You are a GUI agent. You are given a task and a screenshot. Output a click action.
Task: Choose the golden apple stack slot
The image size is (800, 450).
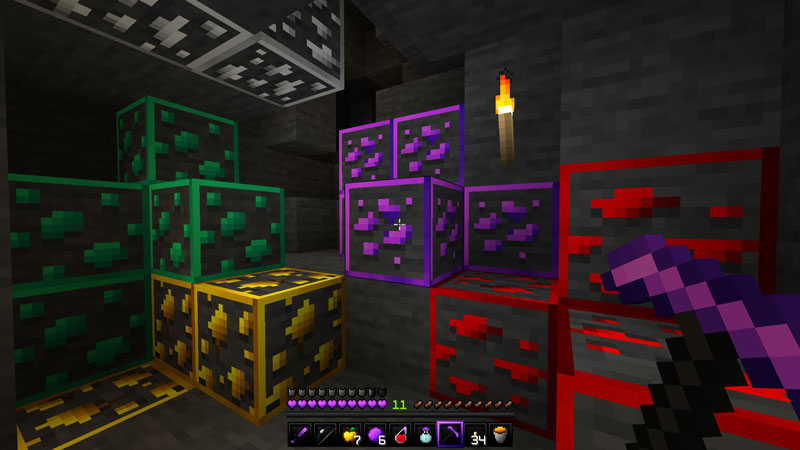click(349, 434)
